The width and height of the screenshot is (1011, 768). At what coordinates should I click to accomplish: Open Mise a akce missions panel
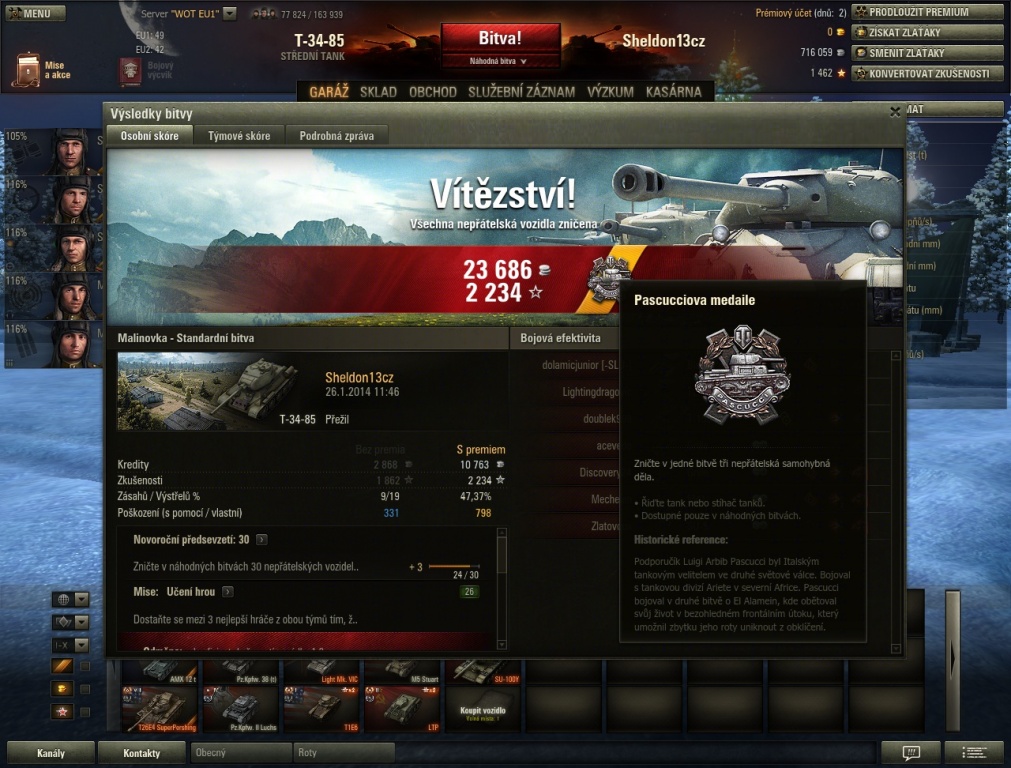42,69
